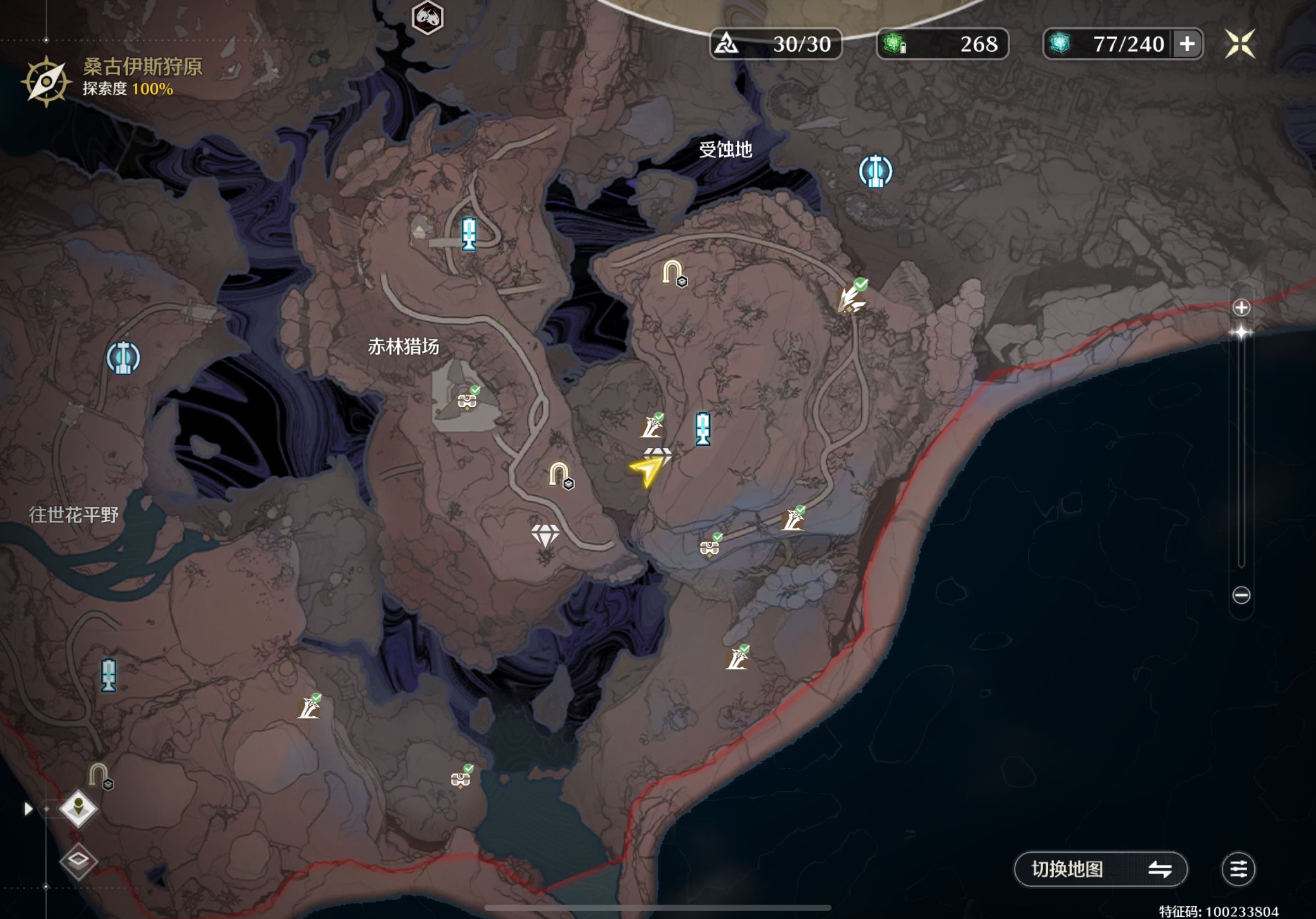Zoom out using the slider's minus button

coord(1241,595)
